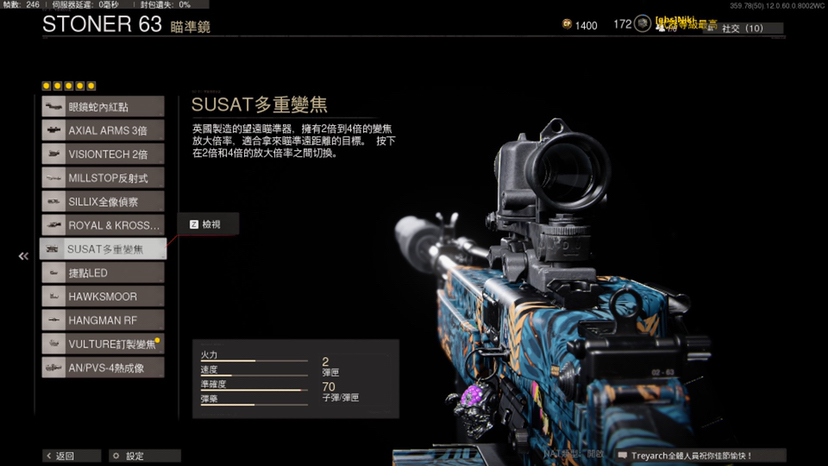Open the 檢視 inspect view

(x=208, y=224)
